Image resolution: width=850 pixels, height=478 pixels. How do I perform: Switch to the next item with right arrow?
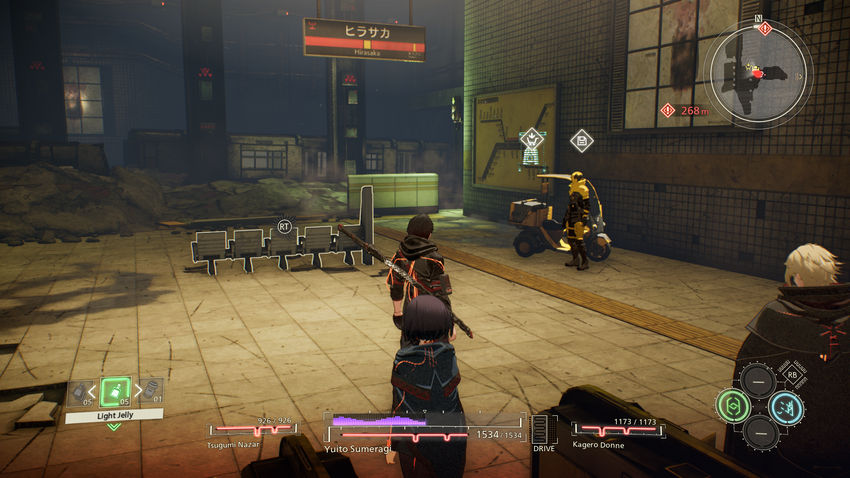[x=138, y=391]
